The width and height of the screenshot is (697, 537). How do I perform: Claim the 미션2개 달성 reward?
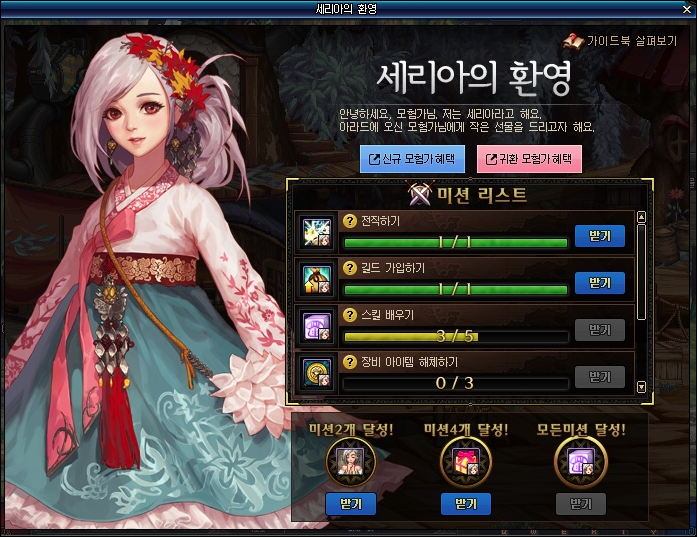click(351, 503)
